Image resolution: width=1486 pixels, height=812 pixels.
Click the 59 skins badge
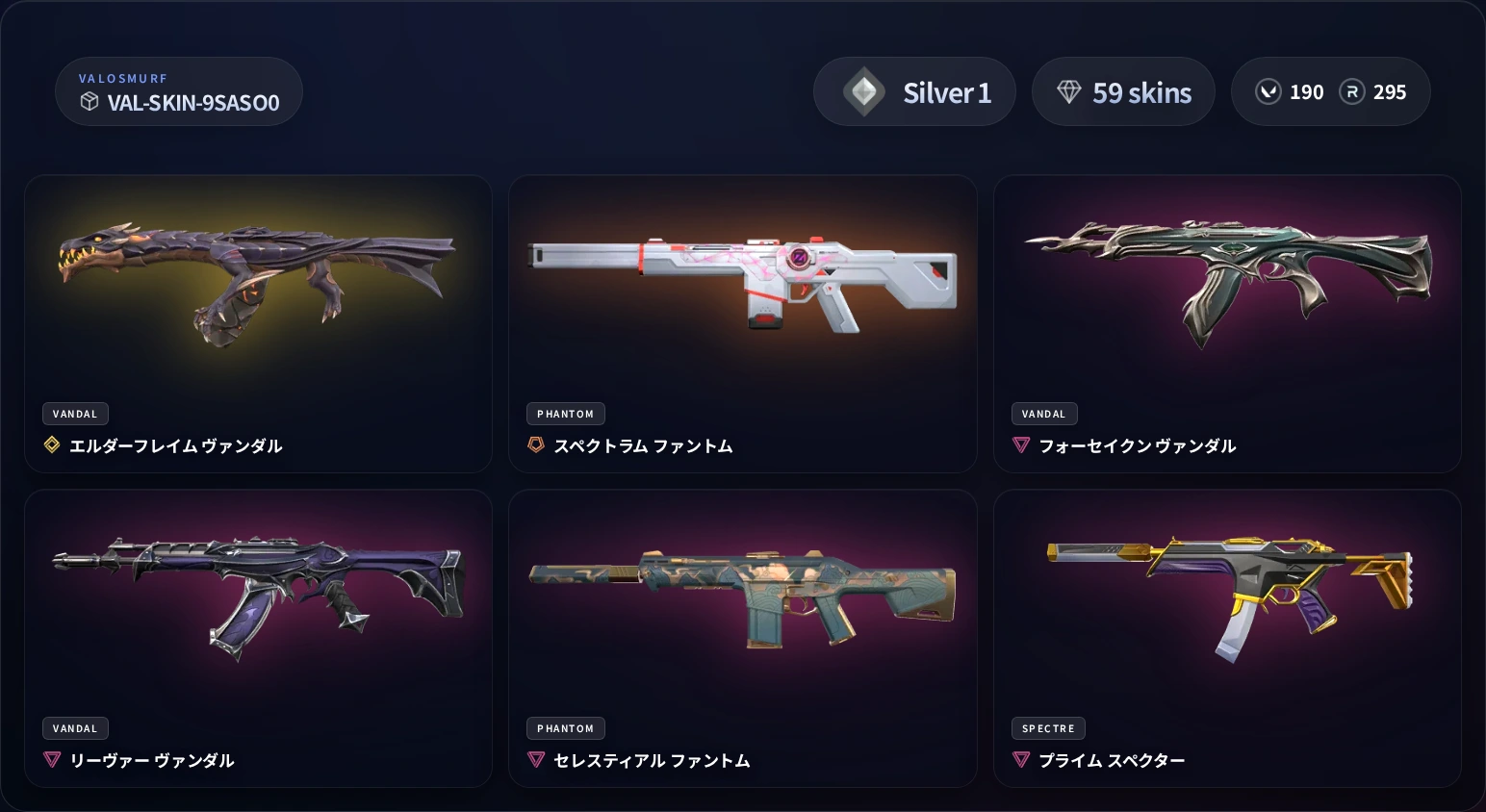pos(1123,91)
